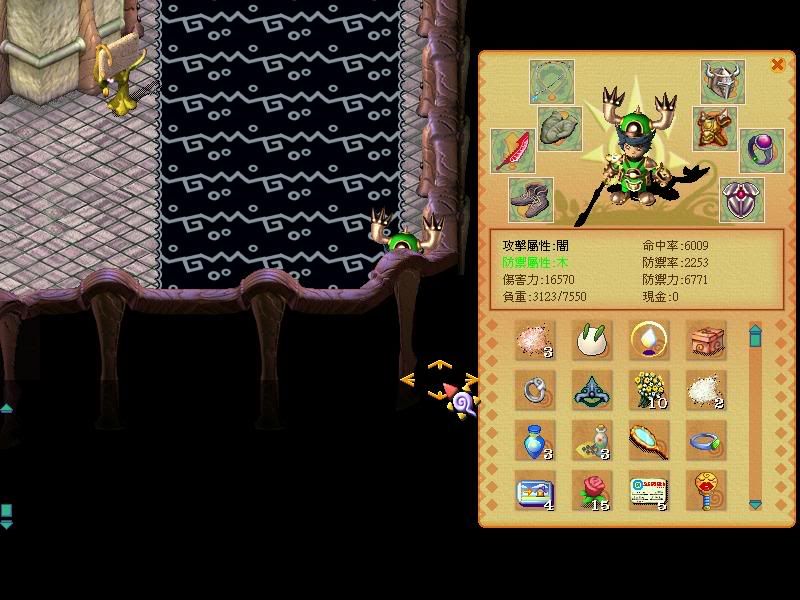Click the purple gem ring equipment slot
Viewport: 800px width, 600px height.
point(761,150)
